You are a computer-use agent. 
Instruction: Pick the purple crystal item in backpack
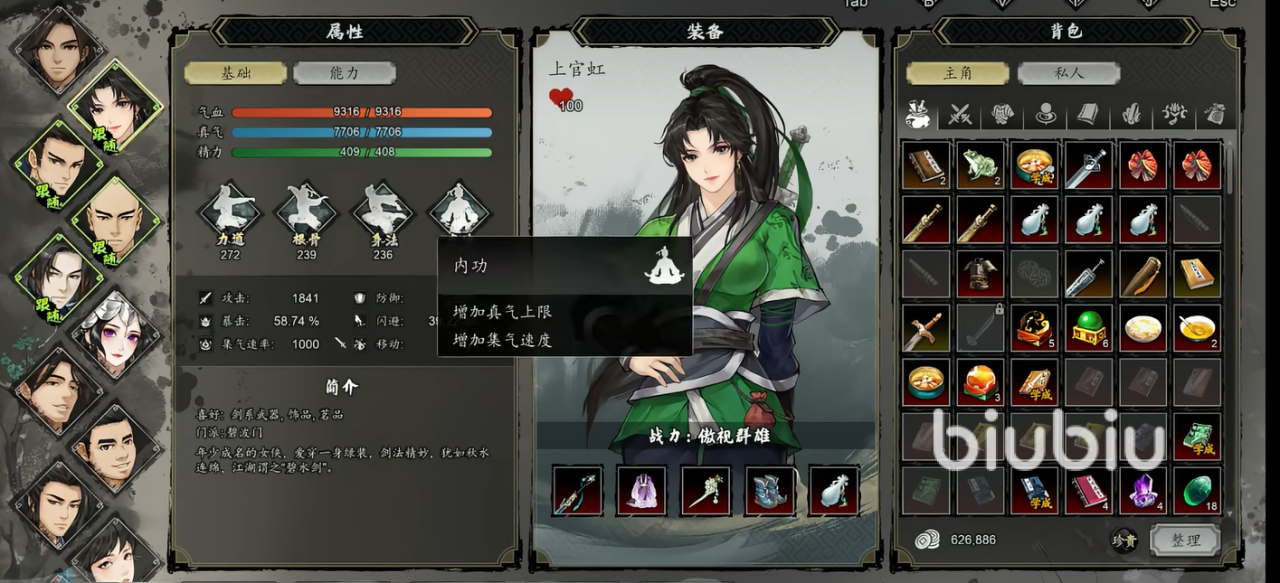[x=1143, y=491]
